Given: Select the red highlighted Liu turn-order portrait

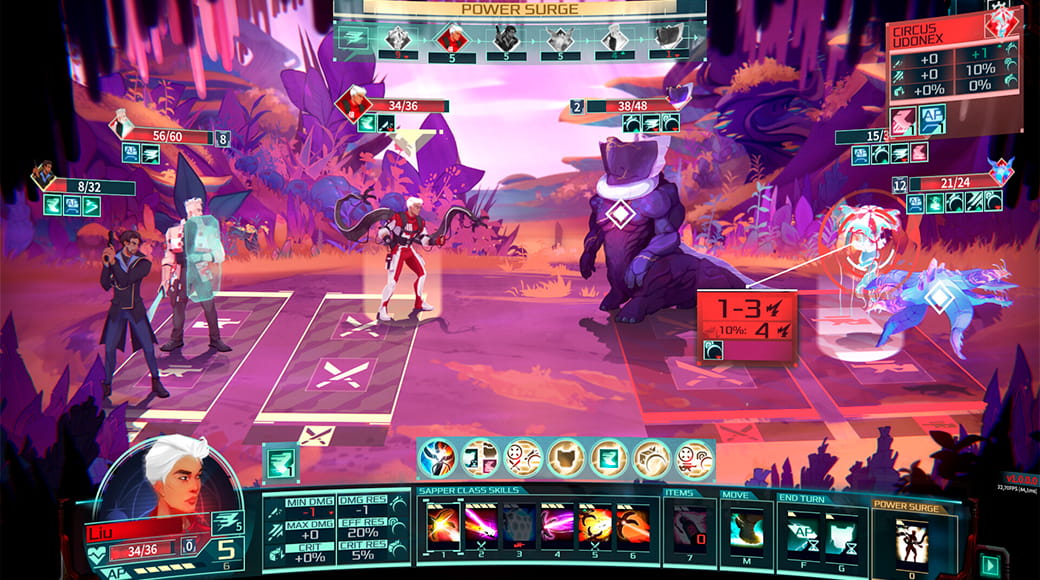Looking at the screenshot, I should click(450, 38).
